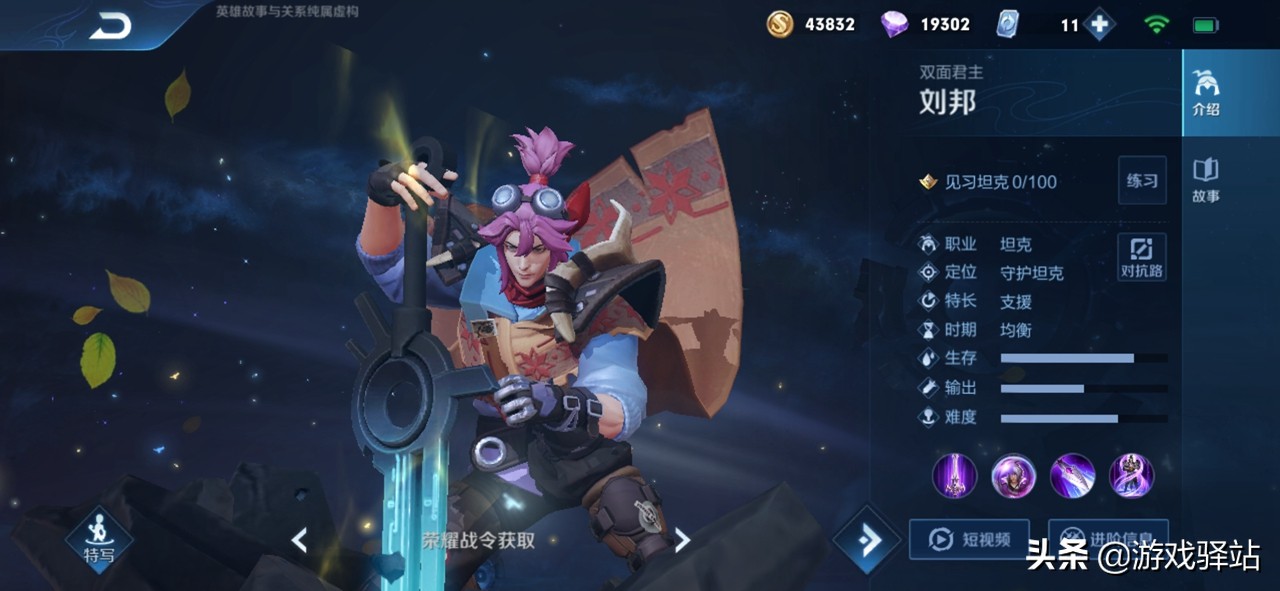The height and width of the screenshot is (591, 1280).
Task: Go back using the return arrow
Action: [x=110, y=27]
